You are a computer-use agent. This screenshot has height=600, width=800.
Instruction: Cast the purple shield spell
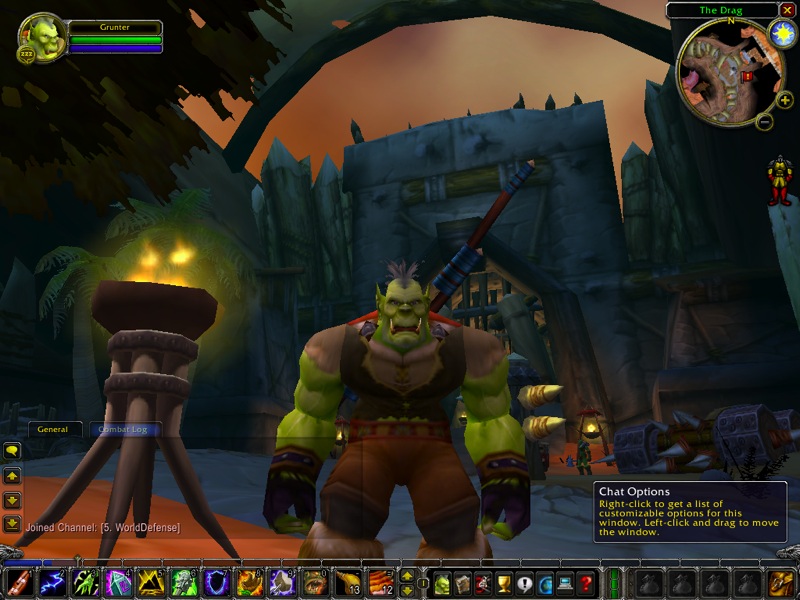217,583
